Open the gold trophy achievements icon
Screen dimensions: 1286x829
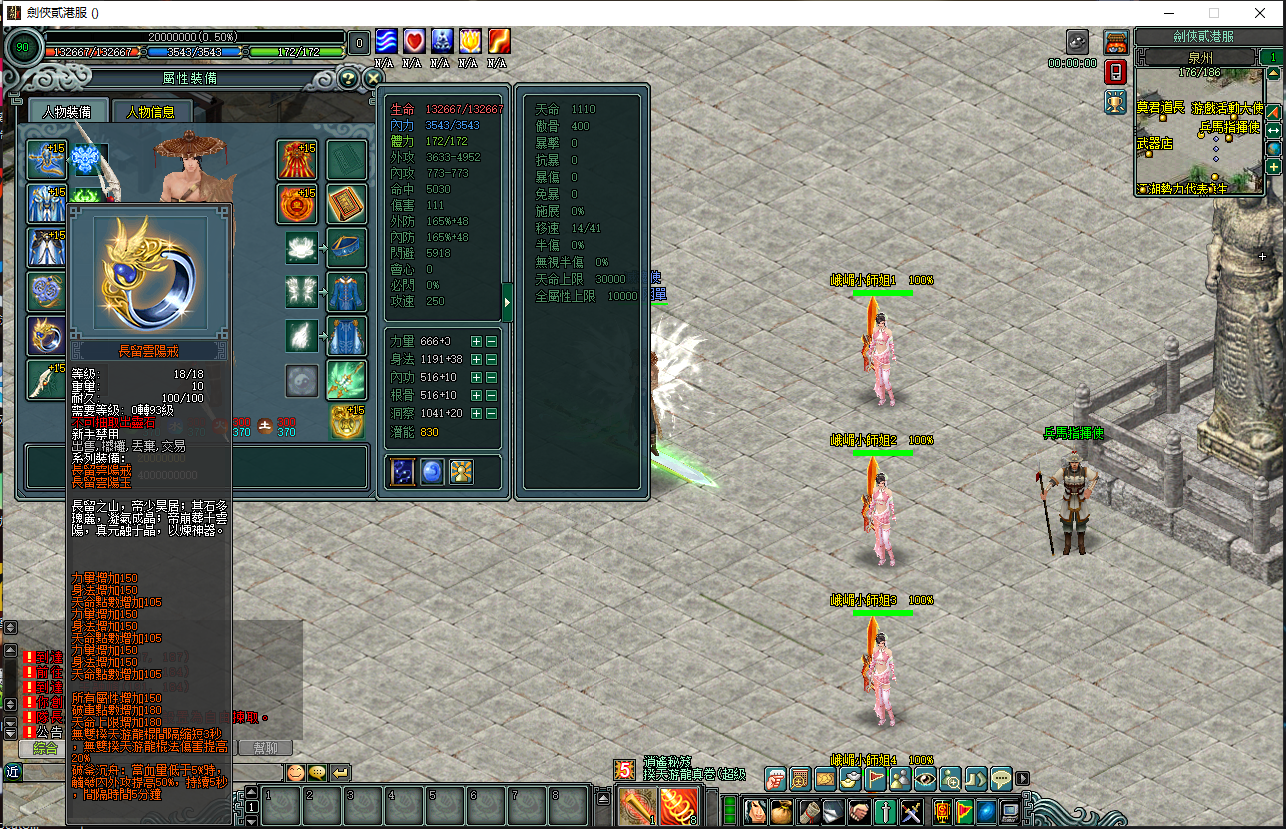(x=1116, y=102)
